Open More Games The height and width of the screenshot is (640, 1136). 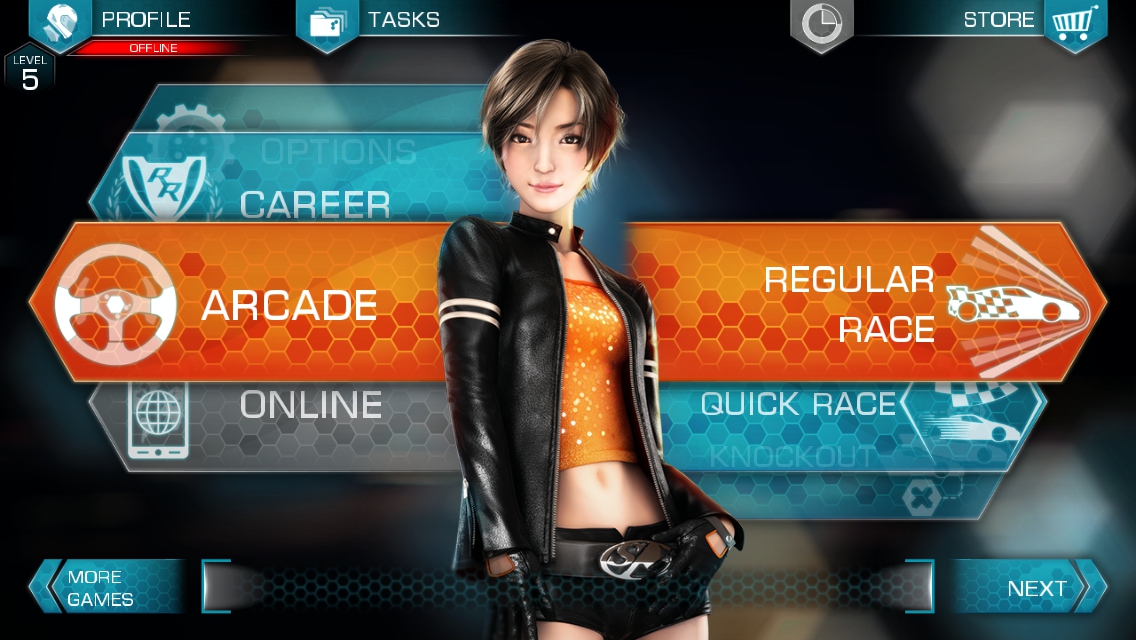click(x=100, y=588)
